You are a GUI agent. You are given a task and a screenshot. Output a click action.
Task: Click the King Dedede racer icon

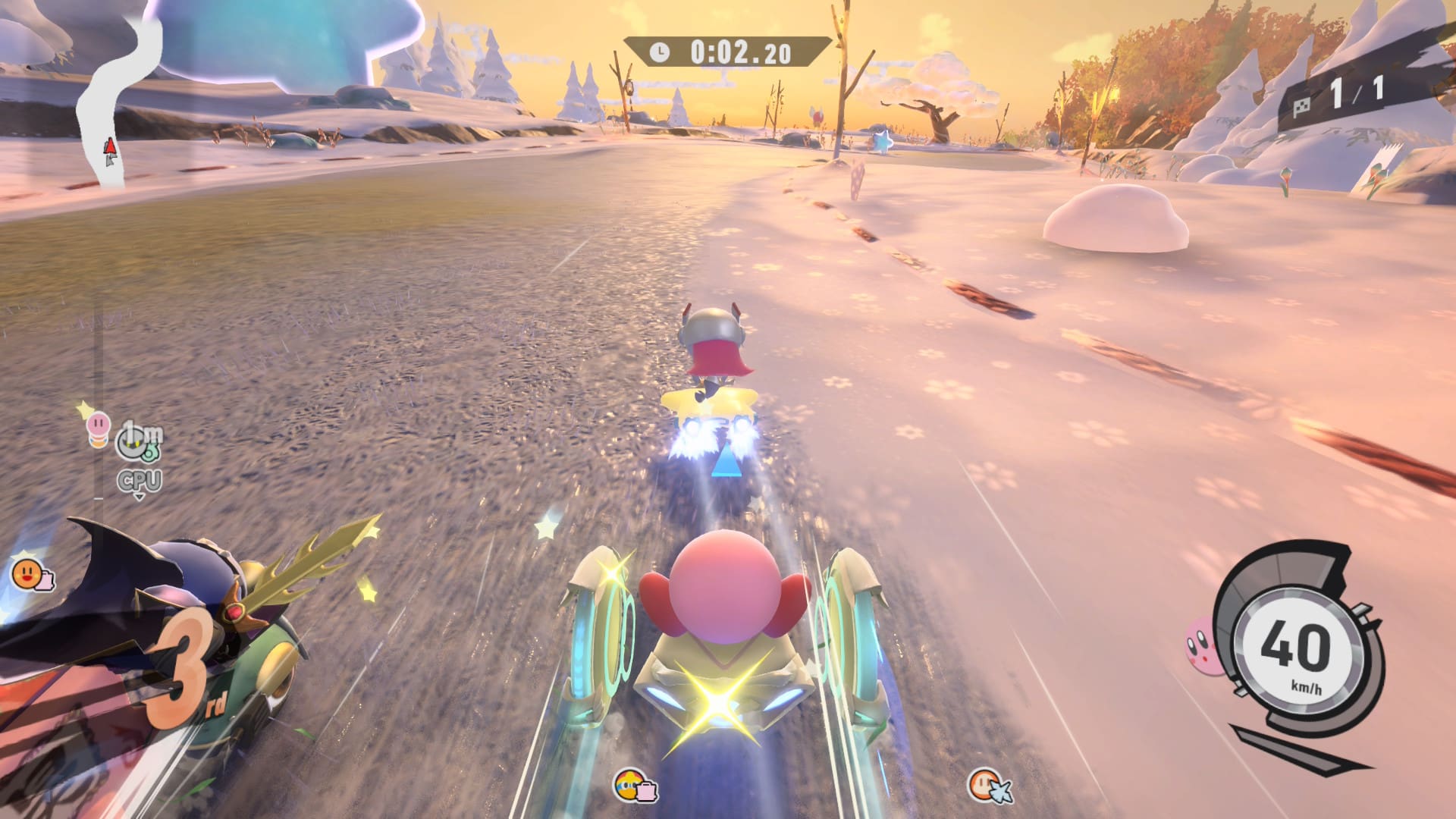pyautogui.click(x=631, y=784)
